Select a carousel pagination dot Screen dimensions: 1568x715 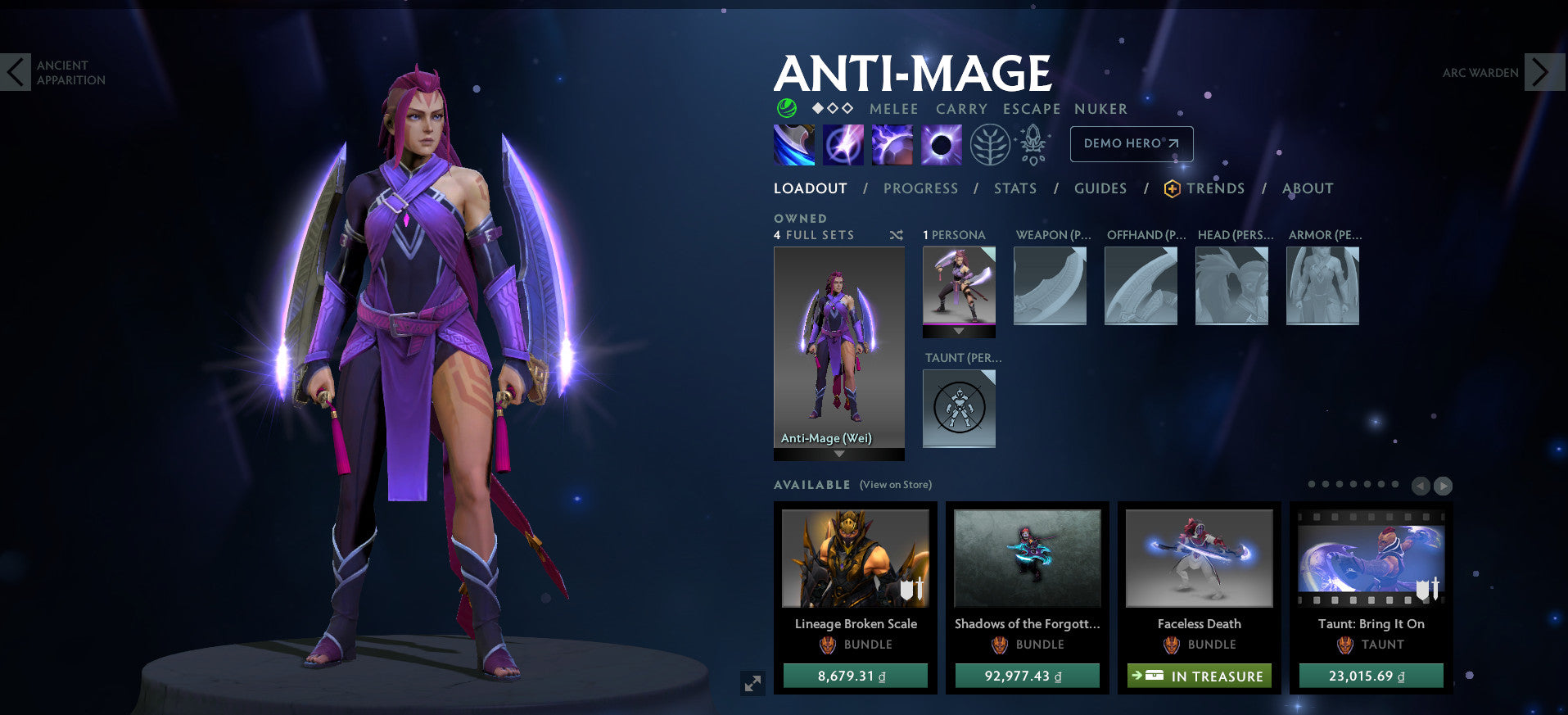[1312, 484]
